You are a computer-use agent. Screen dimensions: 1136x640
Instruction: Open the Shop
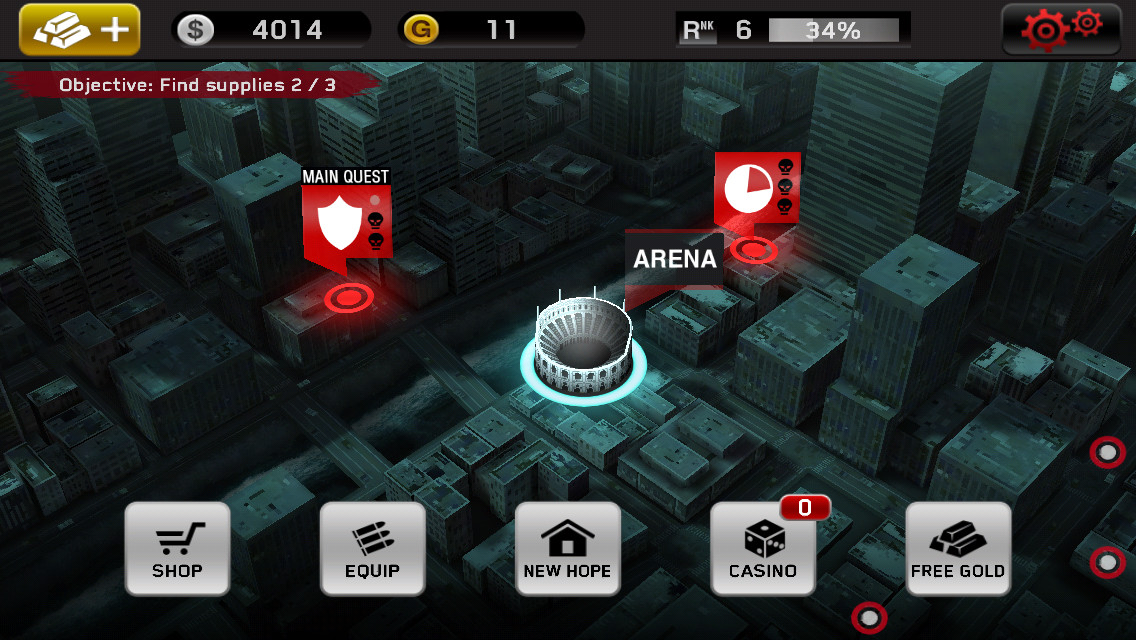177,549
